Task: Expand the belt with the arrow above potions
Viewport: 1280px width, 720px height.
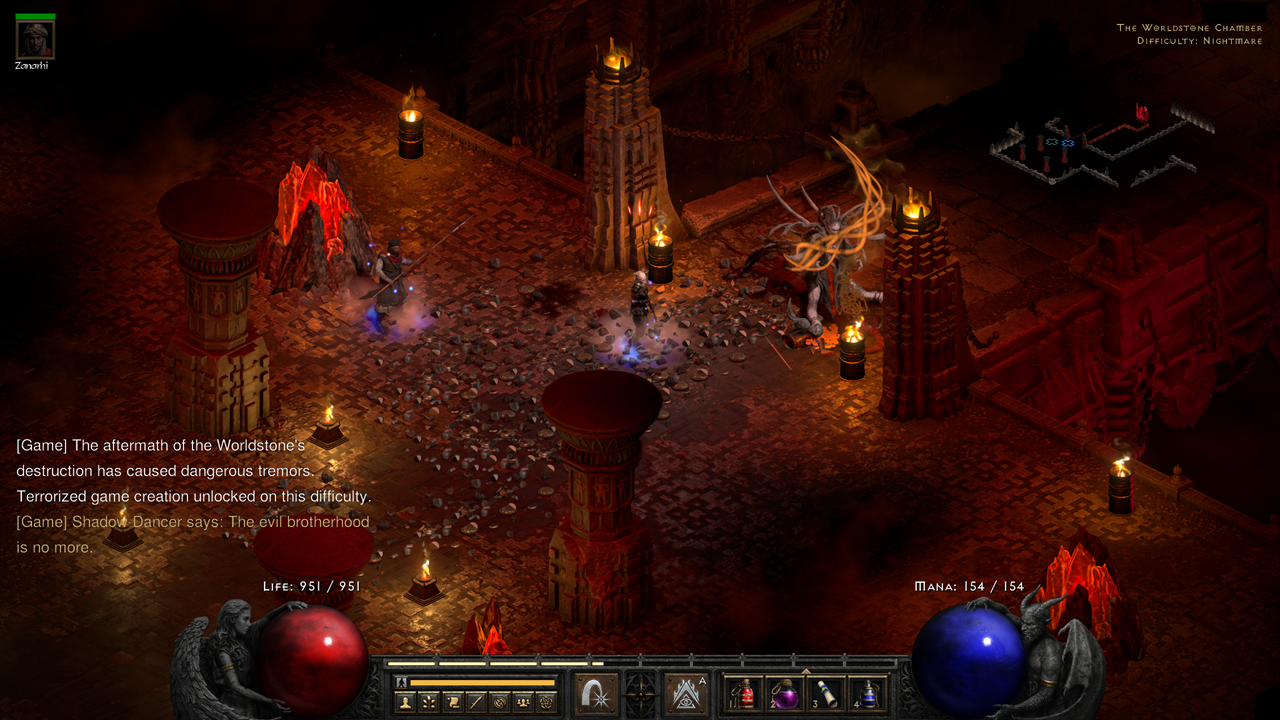Action: [x=806, y=670]
